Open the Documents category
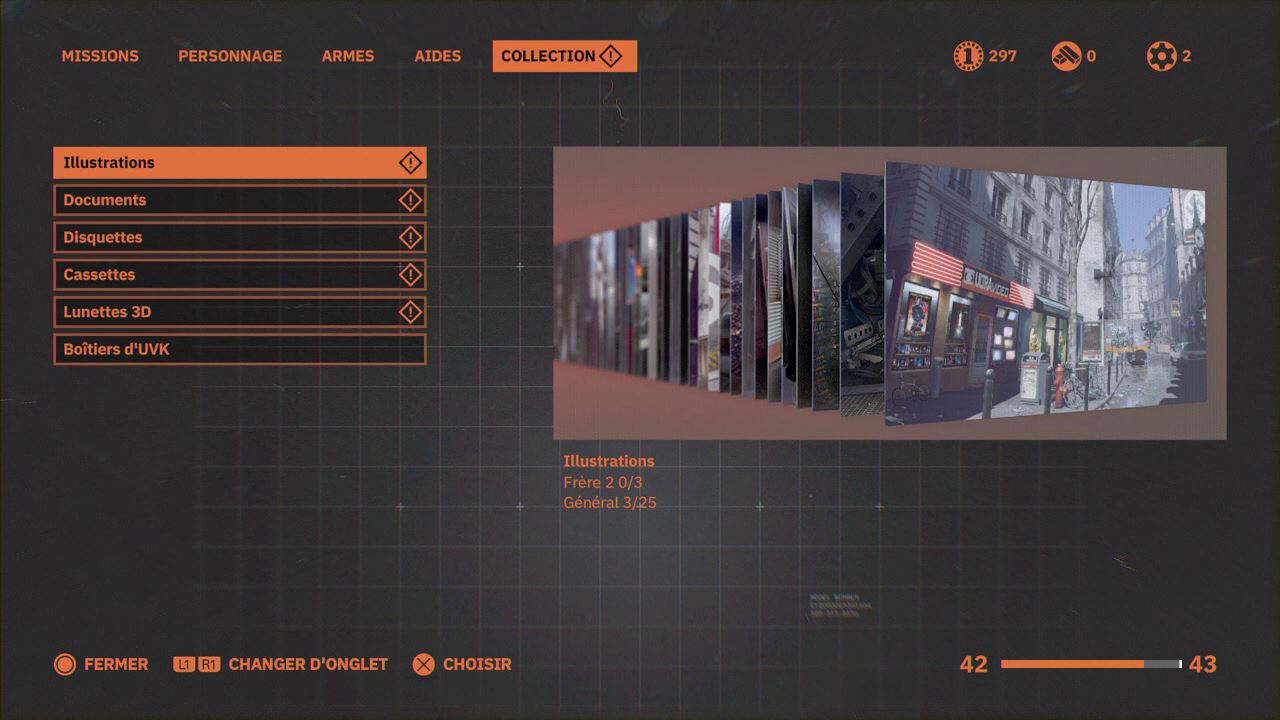 point(239,200)
